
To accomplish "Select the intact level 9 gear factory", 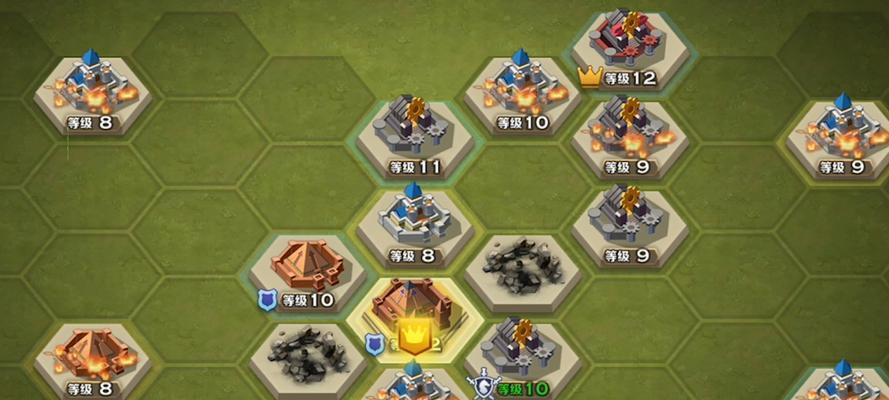I will (628, 222).
